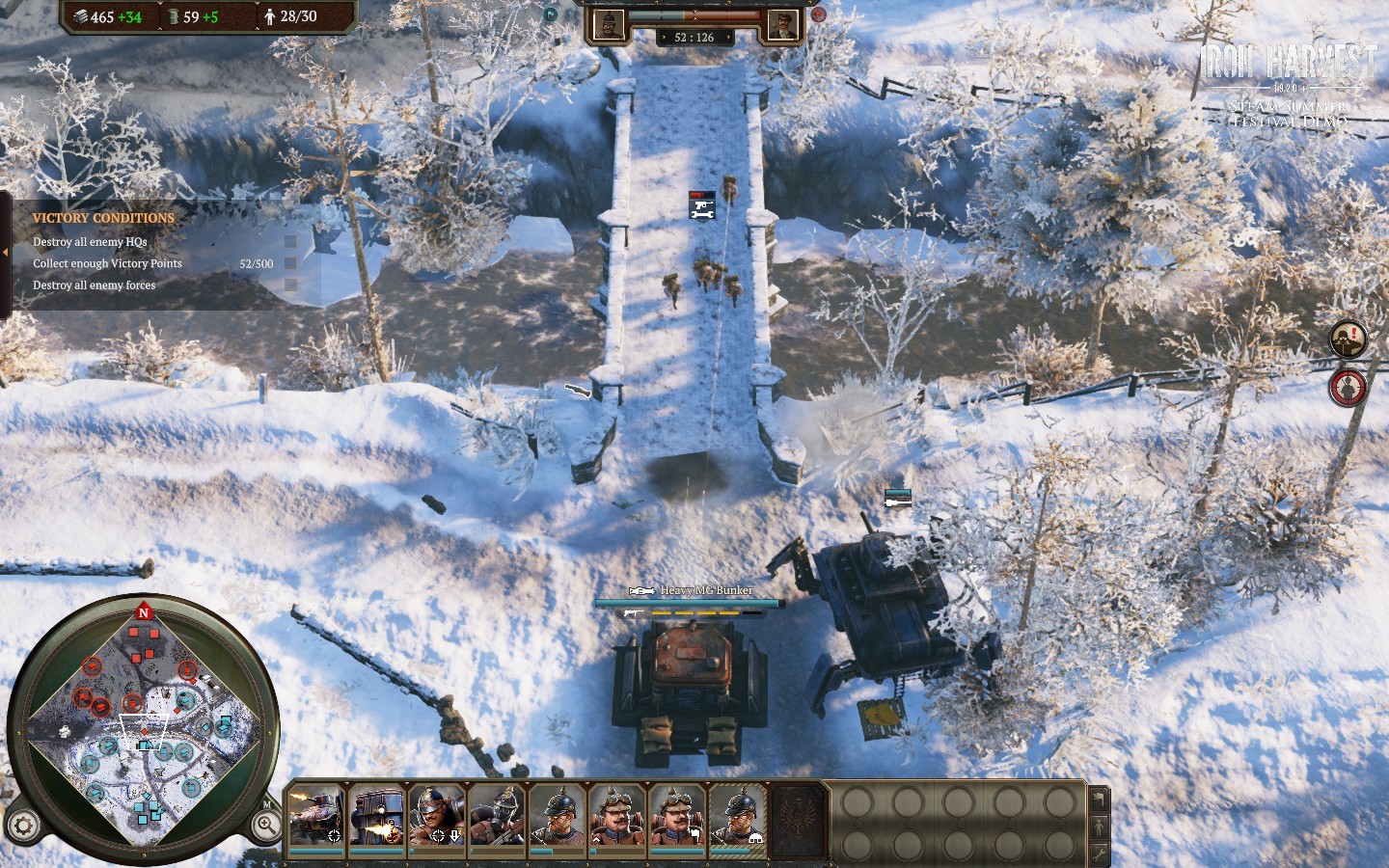Click the blue flag icon near scoreboard
The height and width of the screenshot is (868, 1389).
tap(551, 14)
